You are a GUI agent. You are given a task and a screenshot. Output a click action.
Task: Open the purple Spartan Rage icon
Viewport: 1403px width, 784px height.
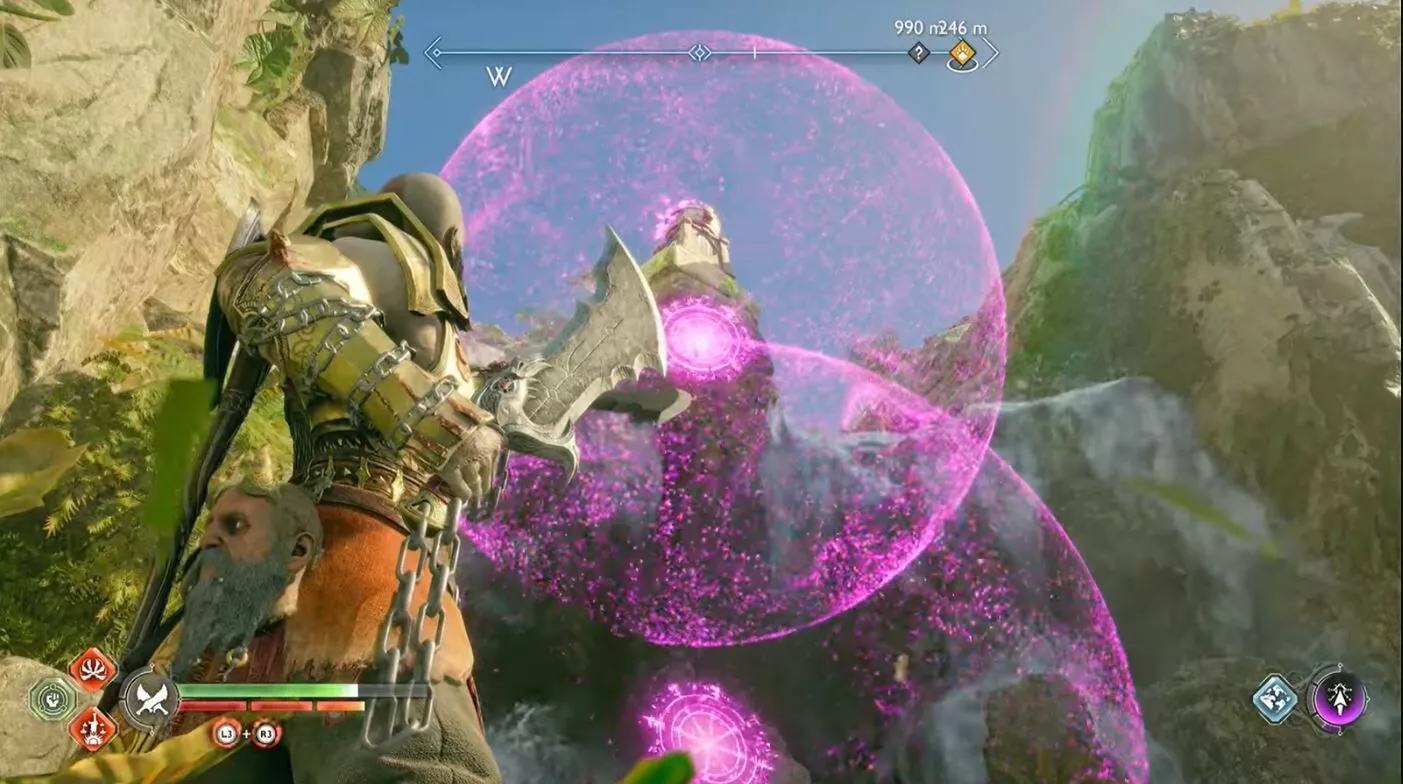tap(1339, 698)
